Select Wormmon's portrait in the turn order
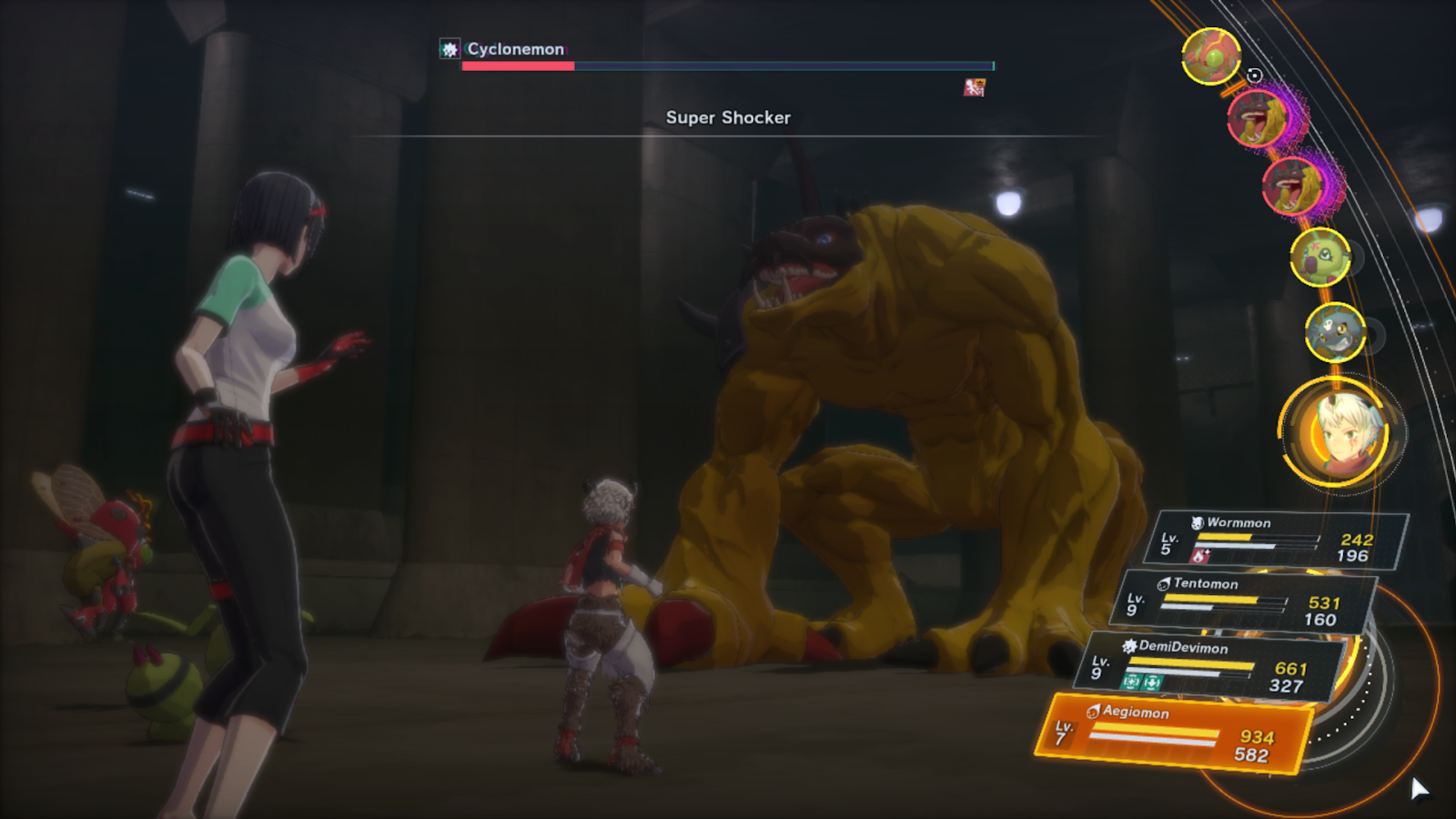 point(1319,257)
